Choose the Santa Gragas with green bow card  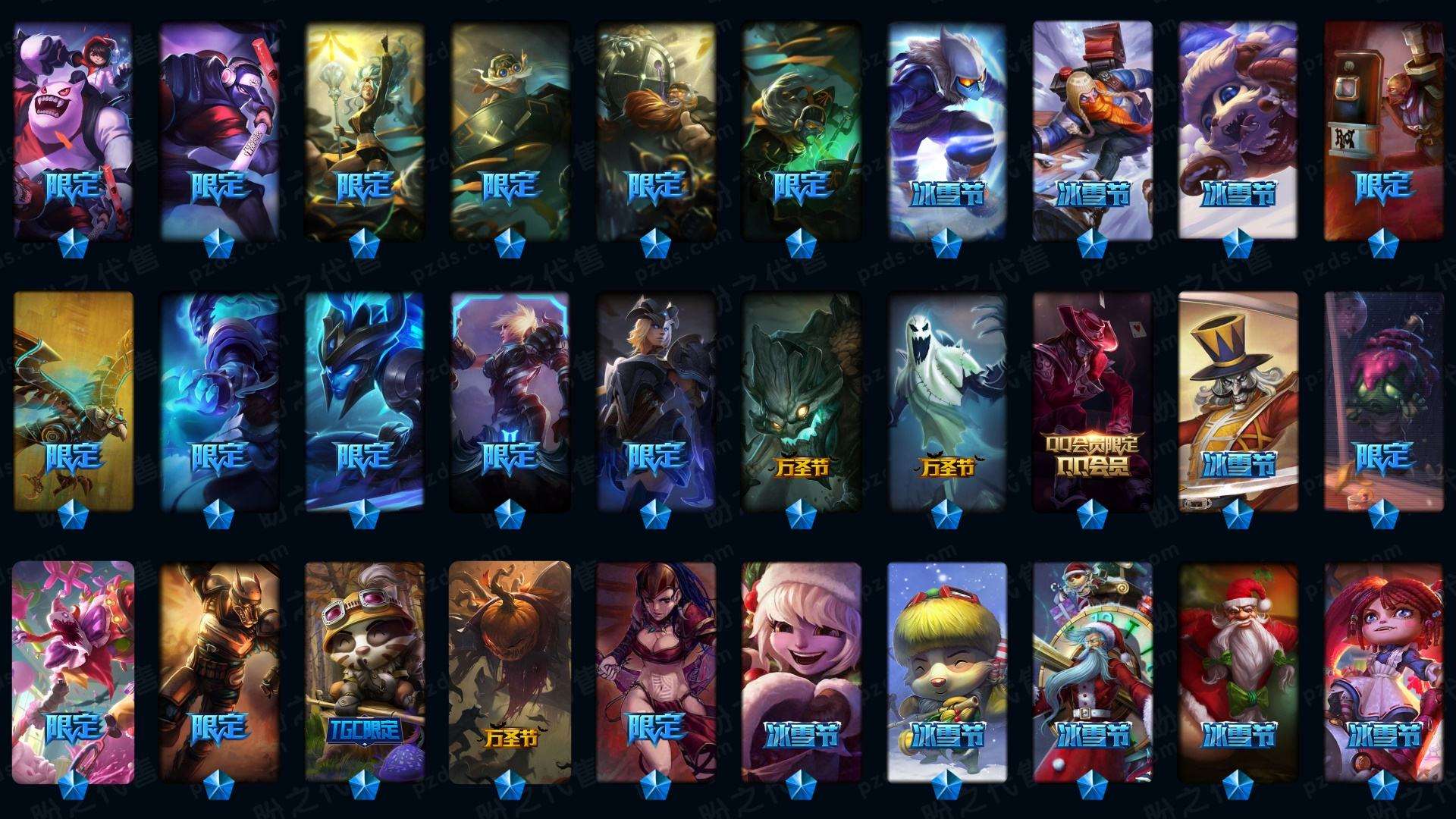pyautogui.click(x=1238, y=671)
